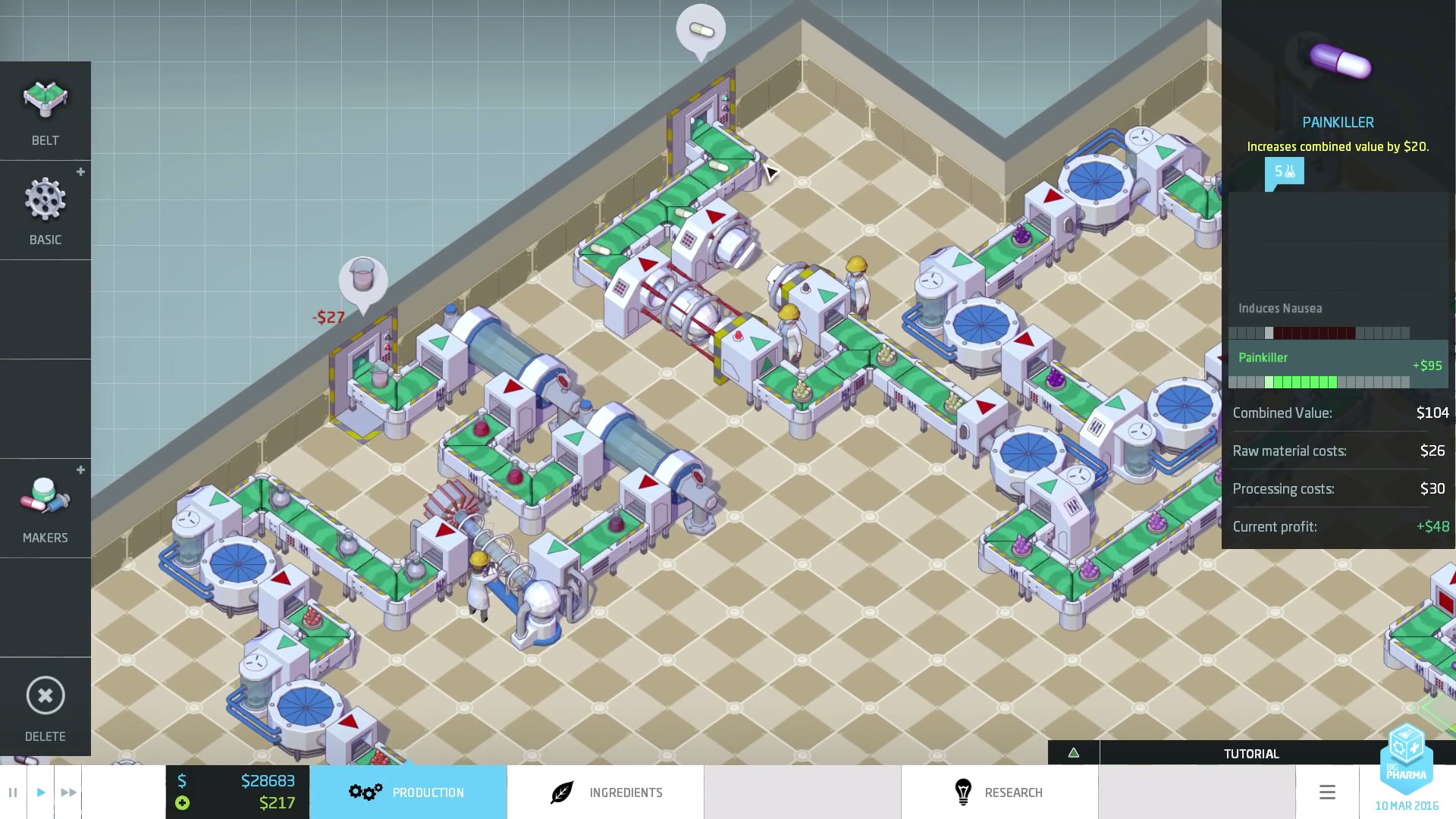Click the beaker import port bubble
Image resolution: width=1456 pixels, height=819 pixels.
click(363, 280)
